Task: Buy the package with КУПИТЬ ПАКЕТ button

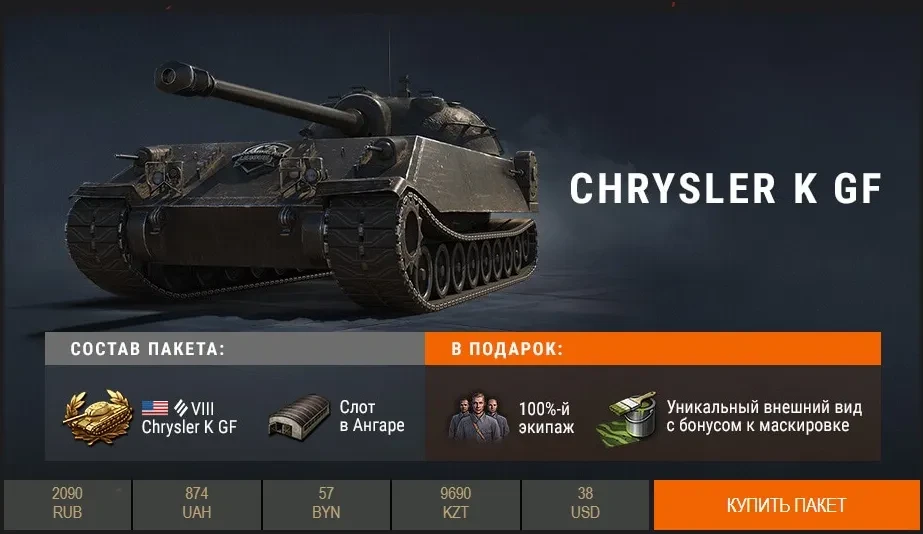Action: pyautogui.click(x=786, y=505)
